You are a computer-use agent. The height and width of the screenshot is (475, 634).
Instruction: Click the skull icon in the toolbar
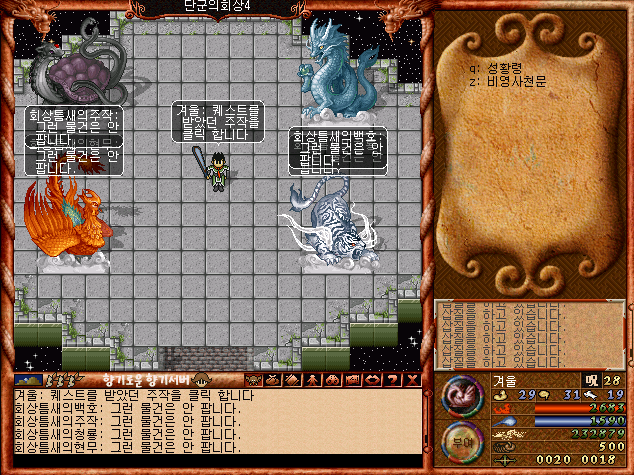pyautogui.click(x=255, y=380)
